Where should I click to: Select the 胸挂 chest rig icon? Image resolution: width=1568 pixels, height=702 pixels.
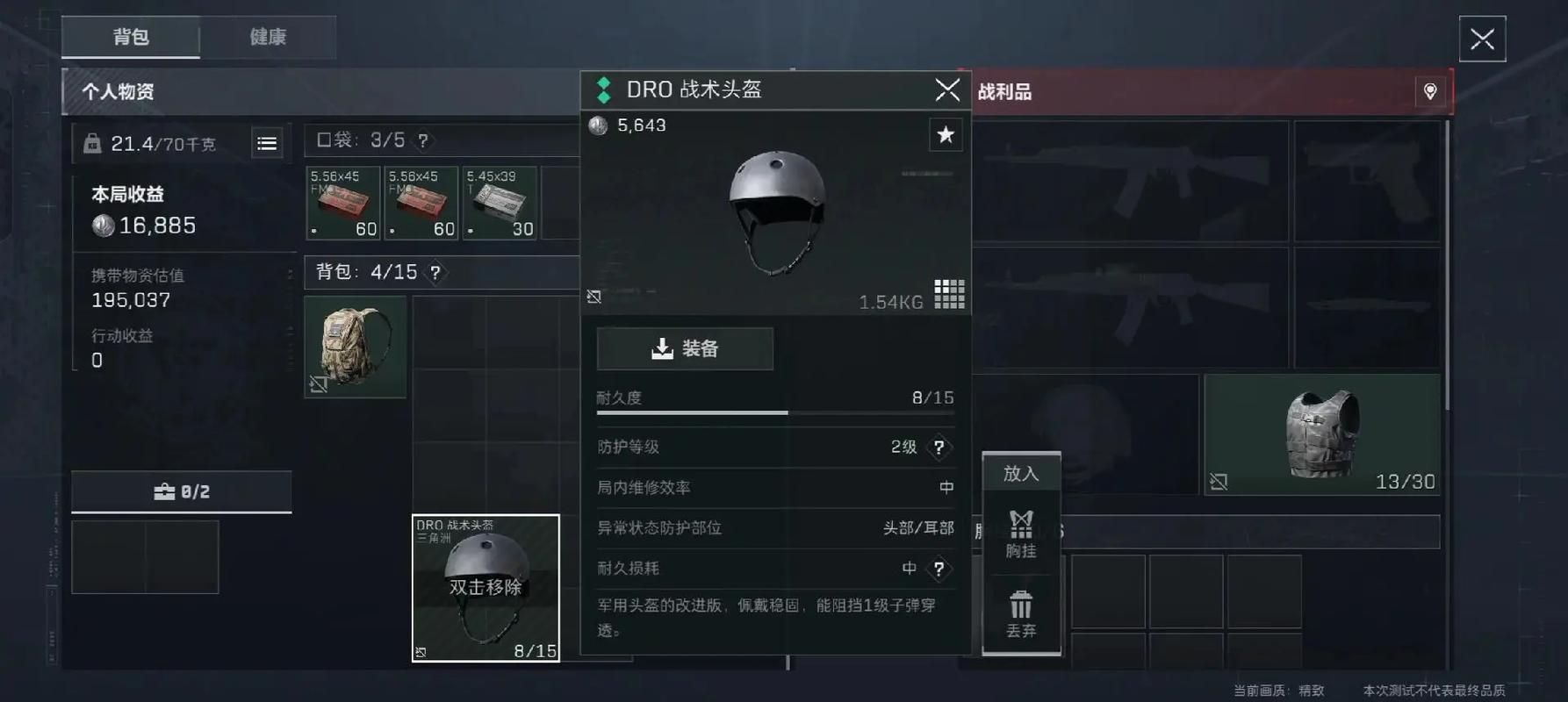(x=1021, y=534)
